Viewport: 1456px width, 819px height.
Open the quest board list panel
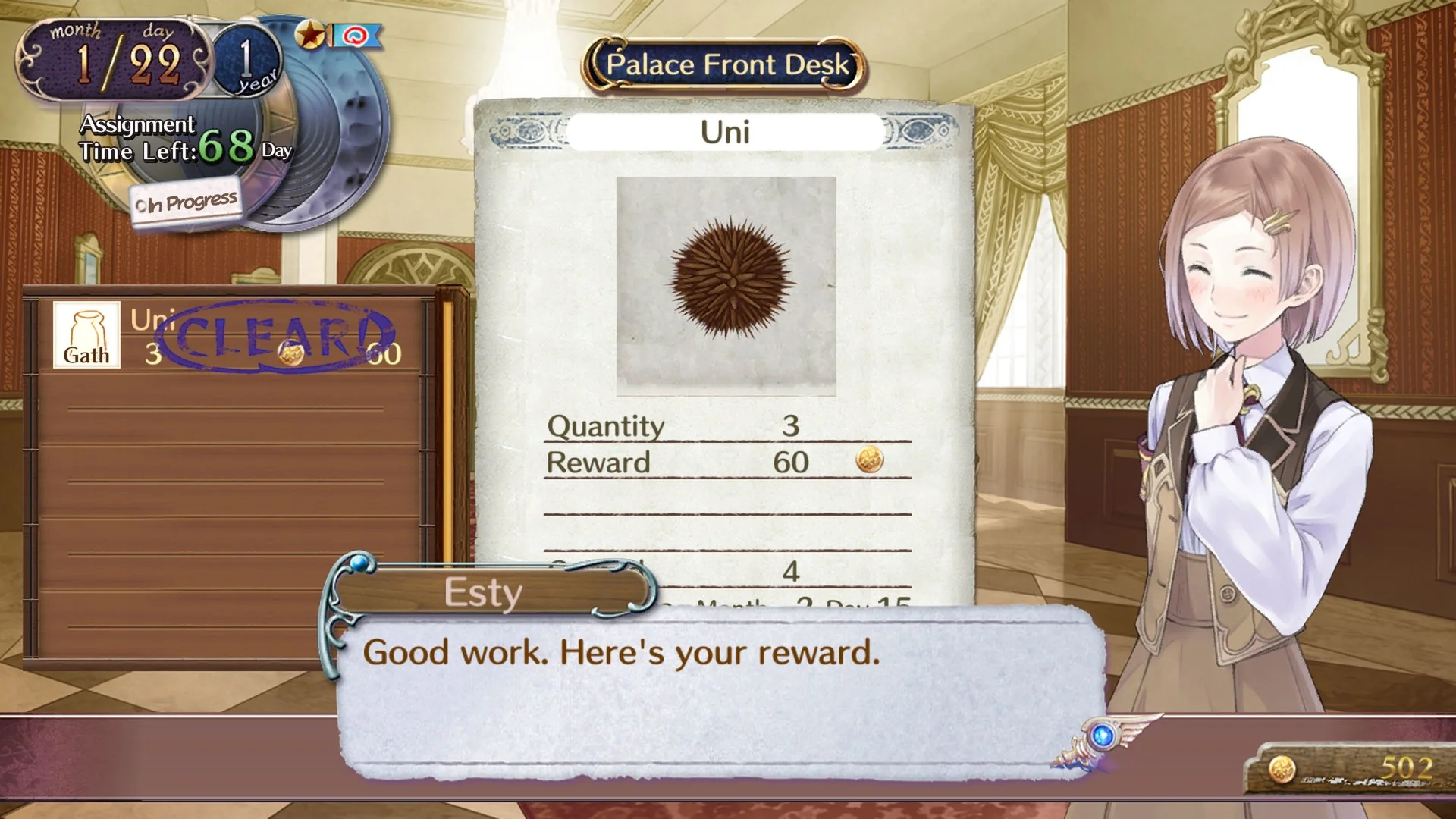click(x=227, y=478)
